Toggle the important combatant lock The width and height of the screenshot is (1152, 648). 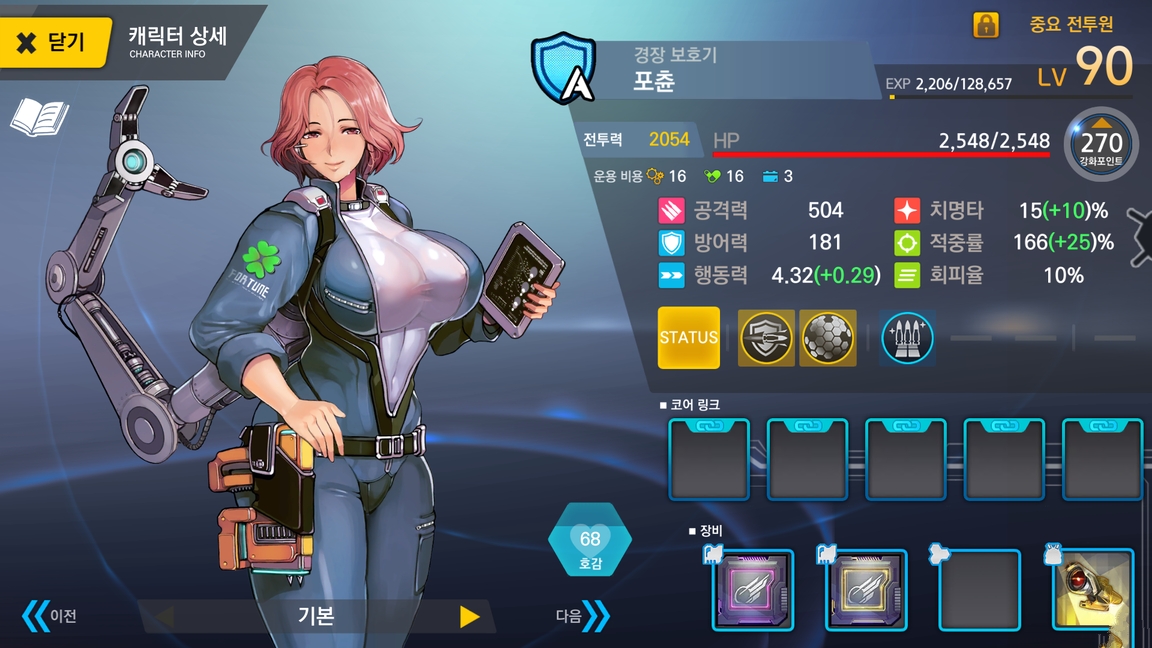[x=986, y=25]
